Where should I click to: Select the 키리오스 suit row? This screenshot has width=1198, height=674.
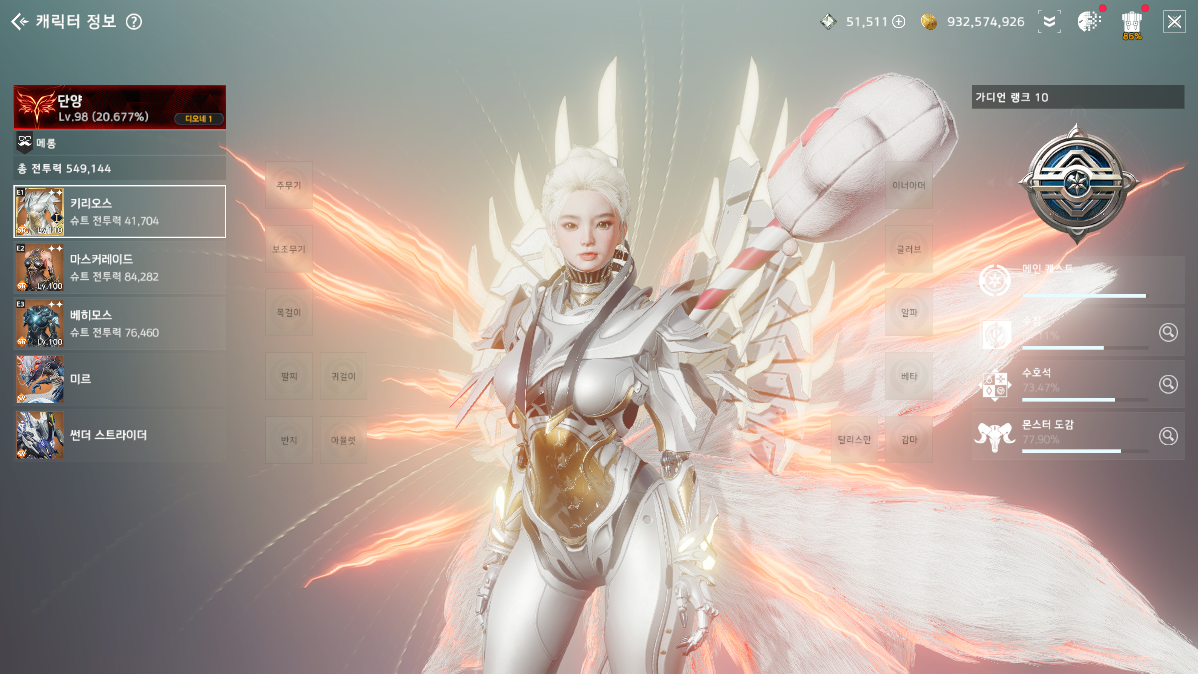coord(119,211)
